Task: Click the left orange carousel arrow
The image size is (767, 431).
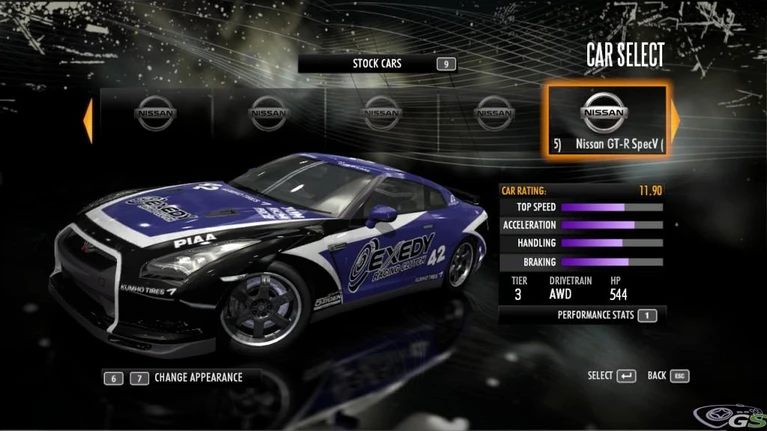Action: tap(87, 119)
